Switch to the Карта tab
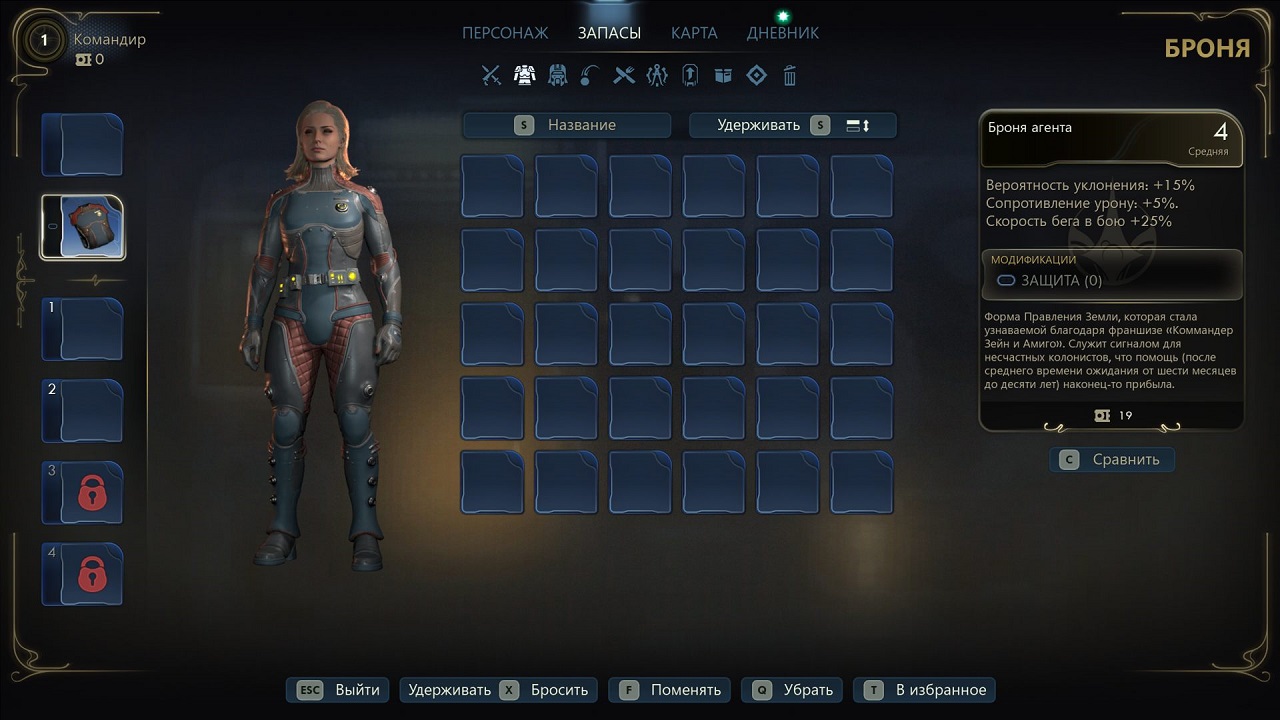 (694, 33)
